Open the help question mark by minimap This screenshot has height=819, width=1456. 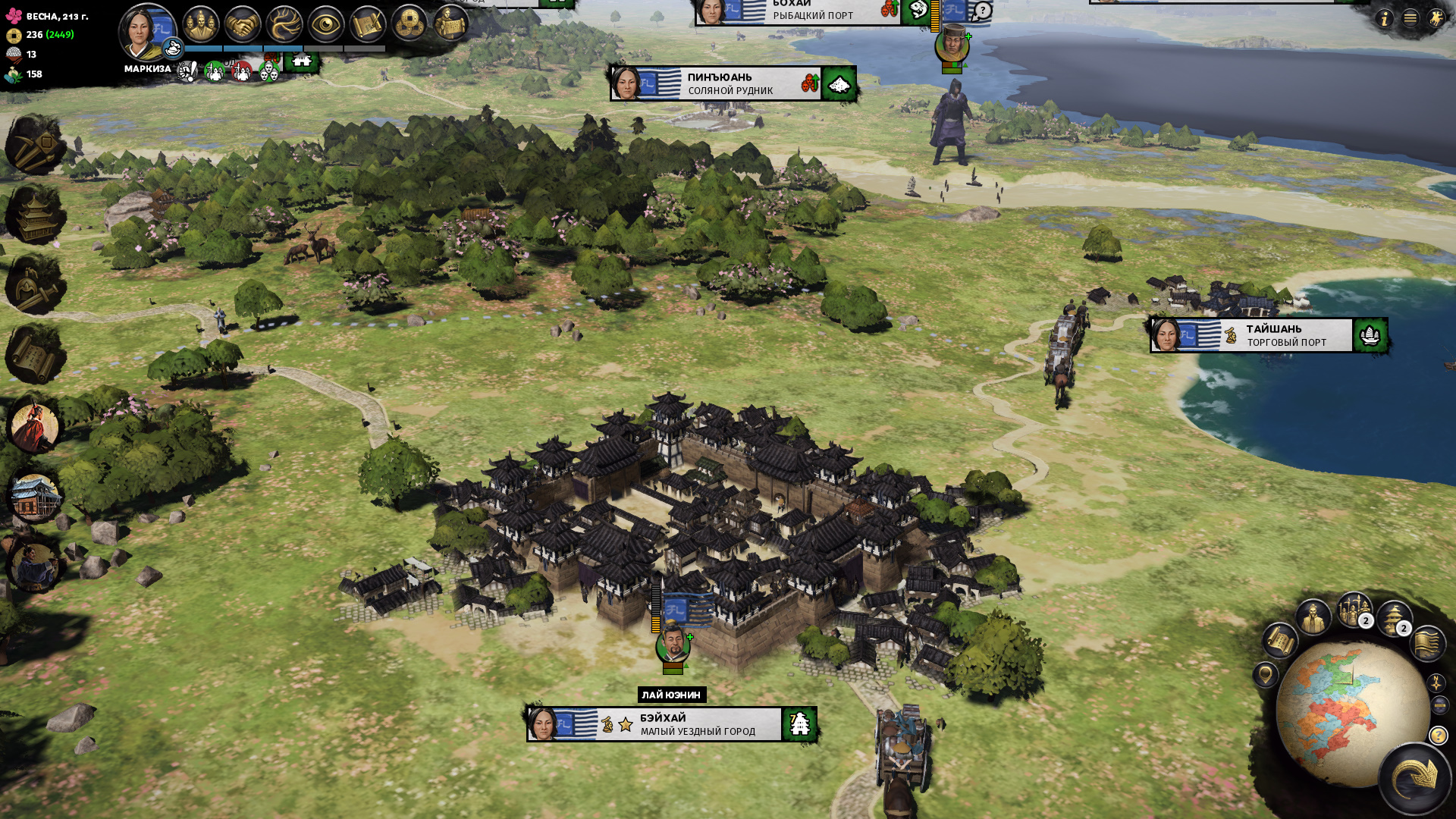(1438, 736)
